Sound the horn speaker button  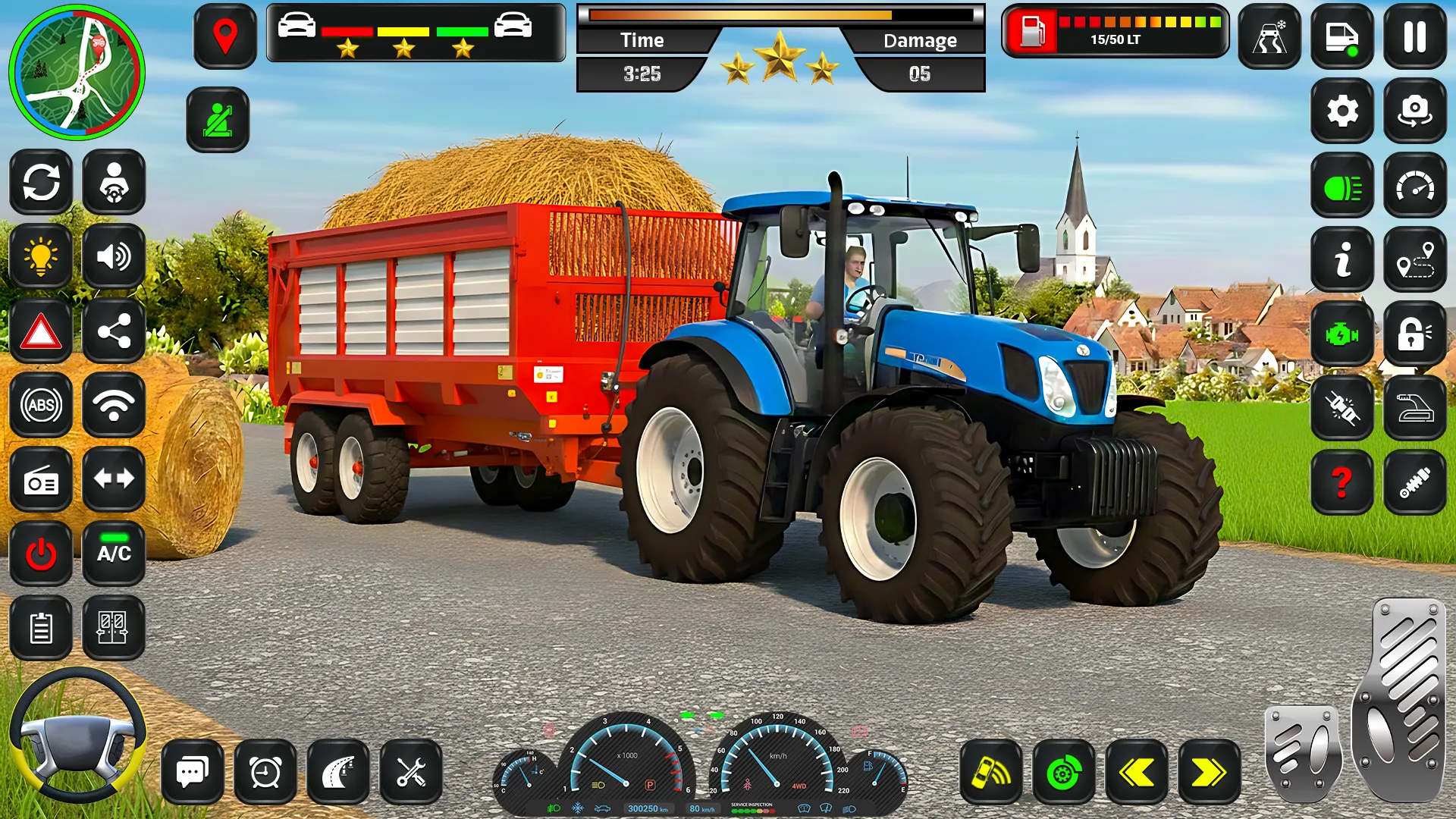[114, 257]
